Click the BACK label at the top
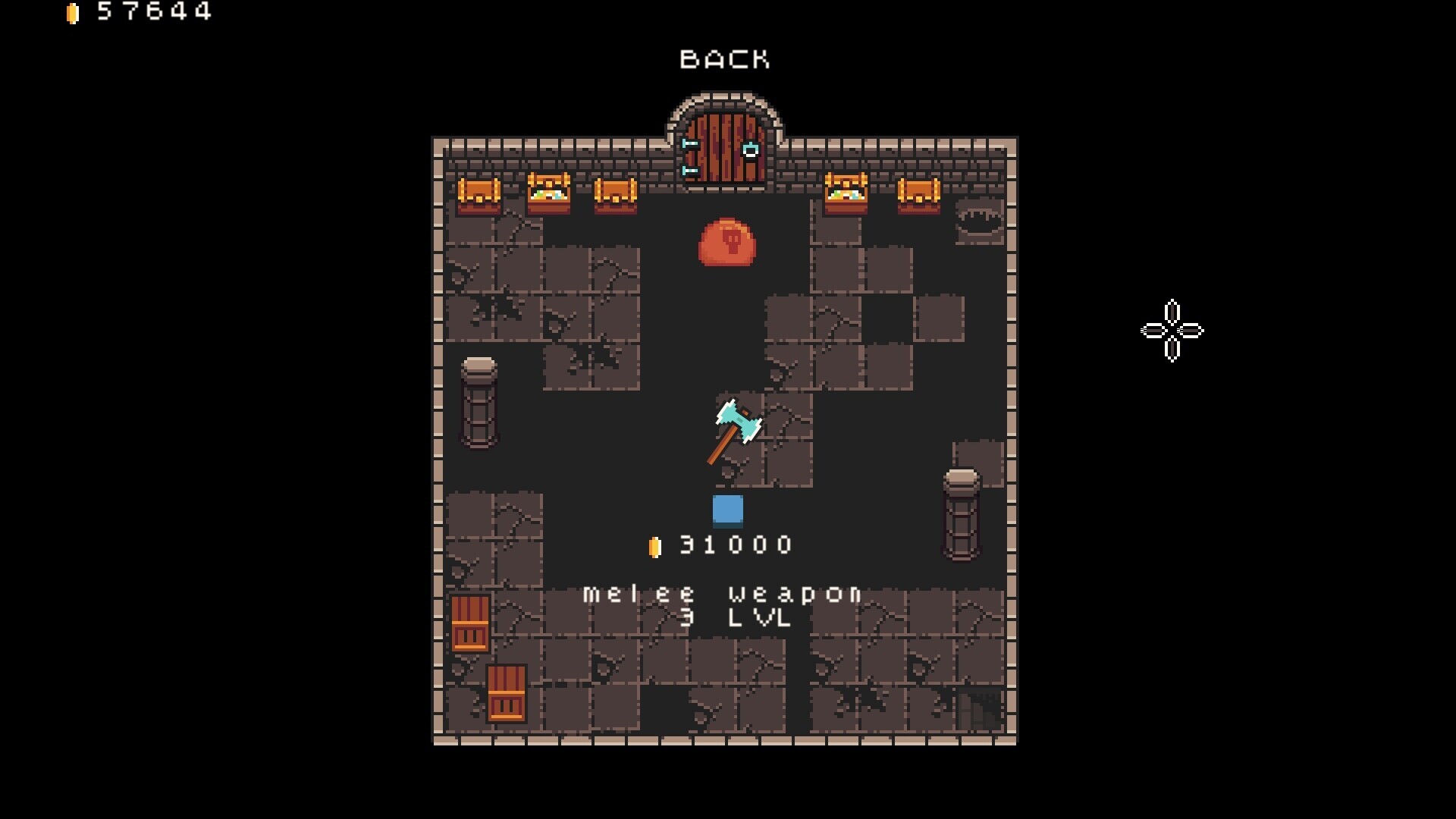1456x819 pixels. pos(726,58)
